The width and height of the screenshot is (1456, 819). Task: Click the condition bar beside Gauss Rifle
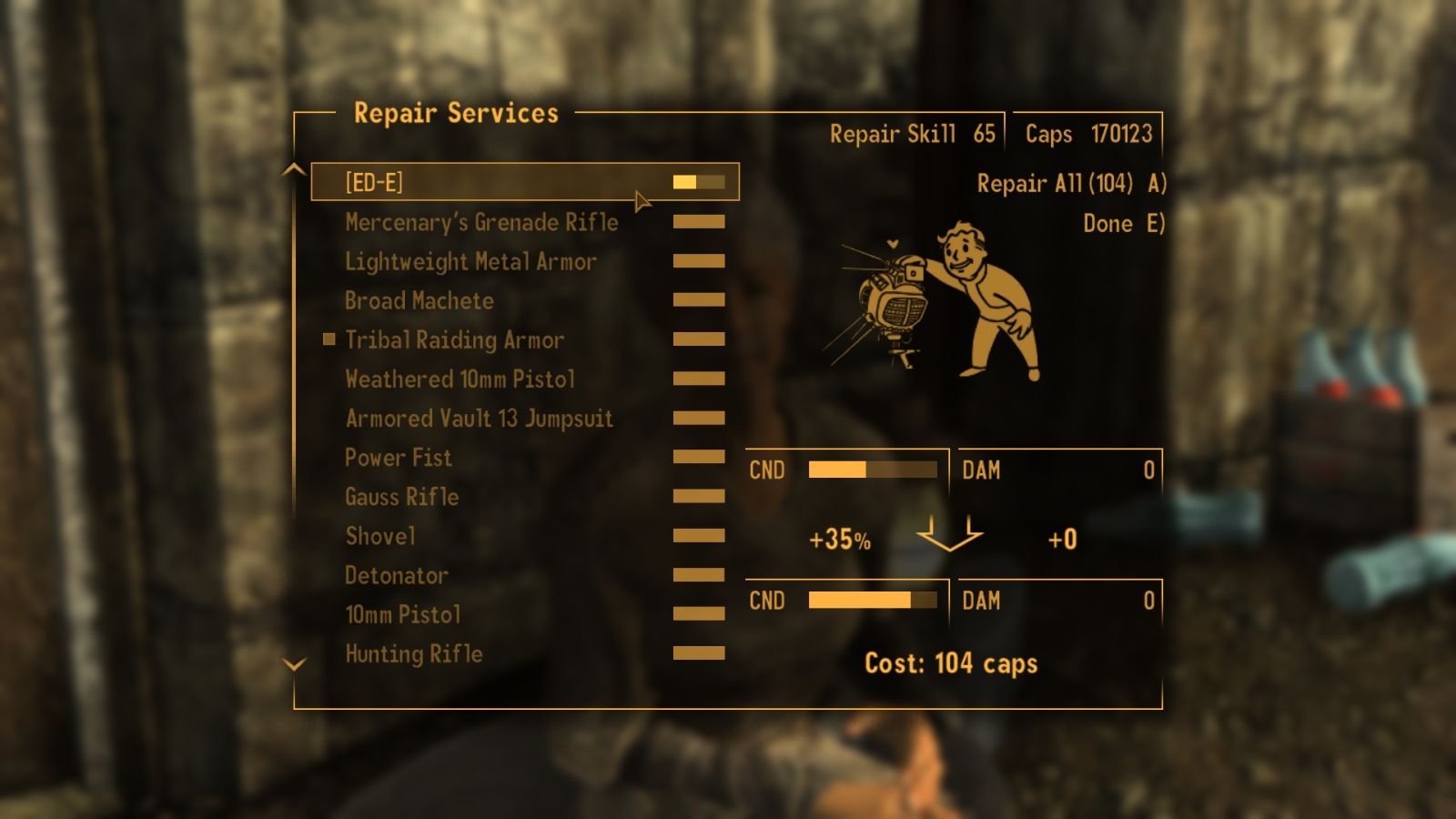(699, 496)
